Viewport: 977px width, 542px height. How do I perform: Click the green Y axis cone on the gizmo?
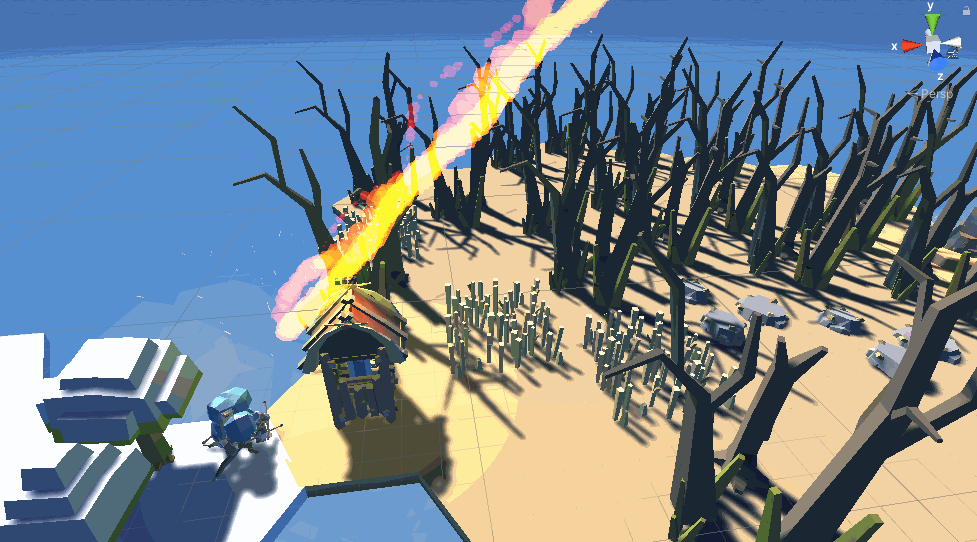[x=932, y=24]
